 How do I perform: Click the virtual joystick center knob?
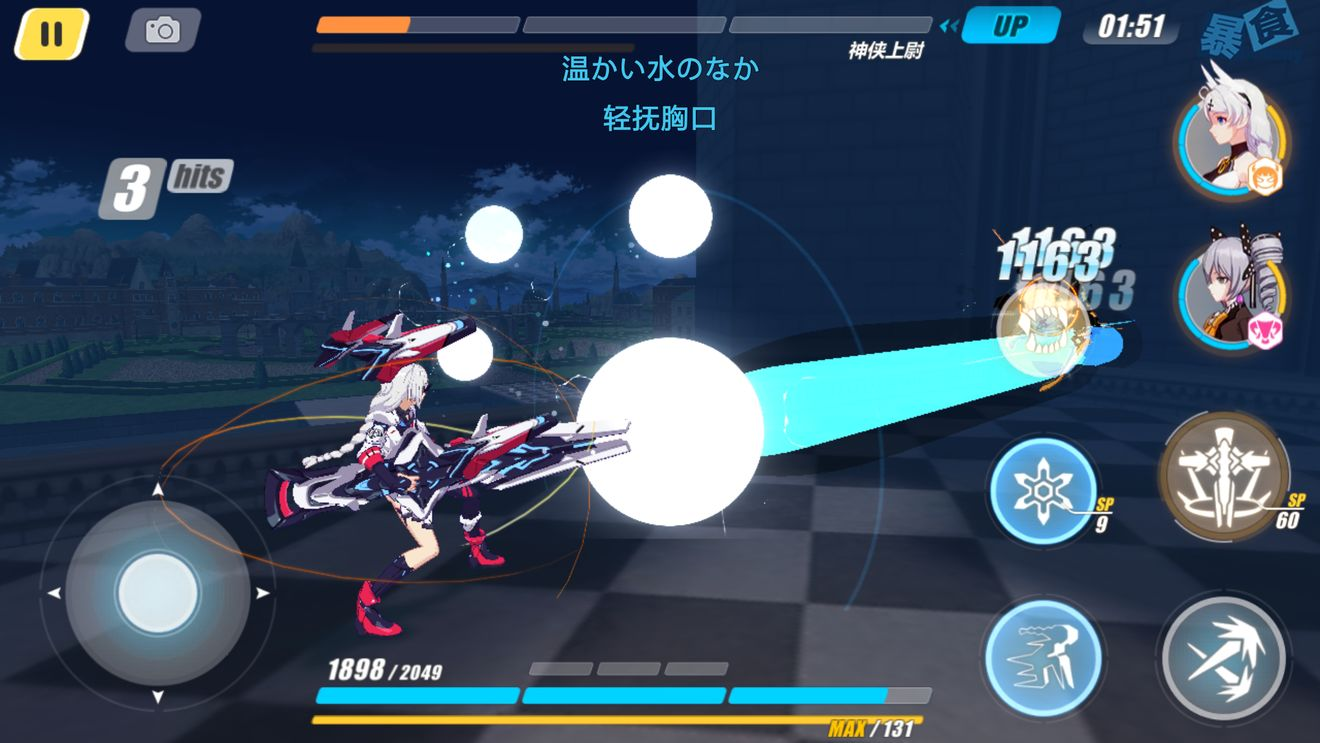(157, 593)
